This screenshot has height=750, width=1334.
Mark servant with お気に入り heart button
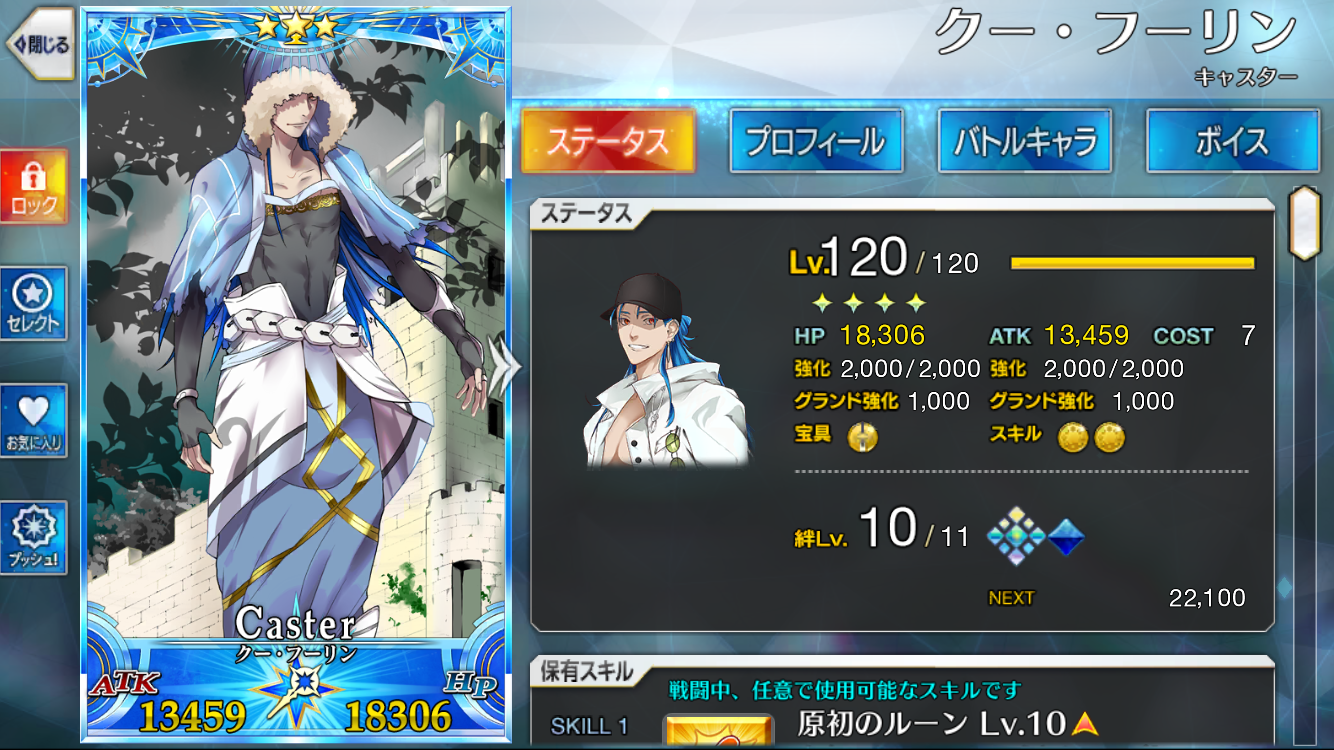[34, 421]
